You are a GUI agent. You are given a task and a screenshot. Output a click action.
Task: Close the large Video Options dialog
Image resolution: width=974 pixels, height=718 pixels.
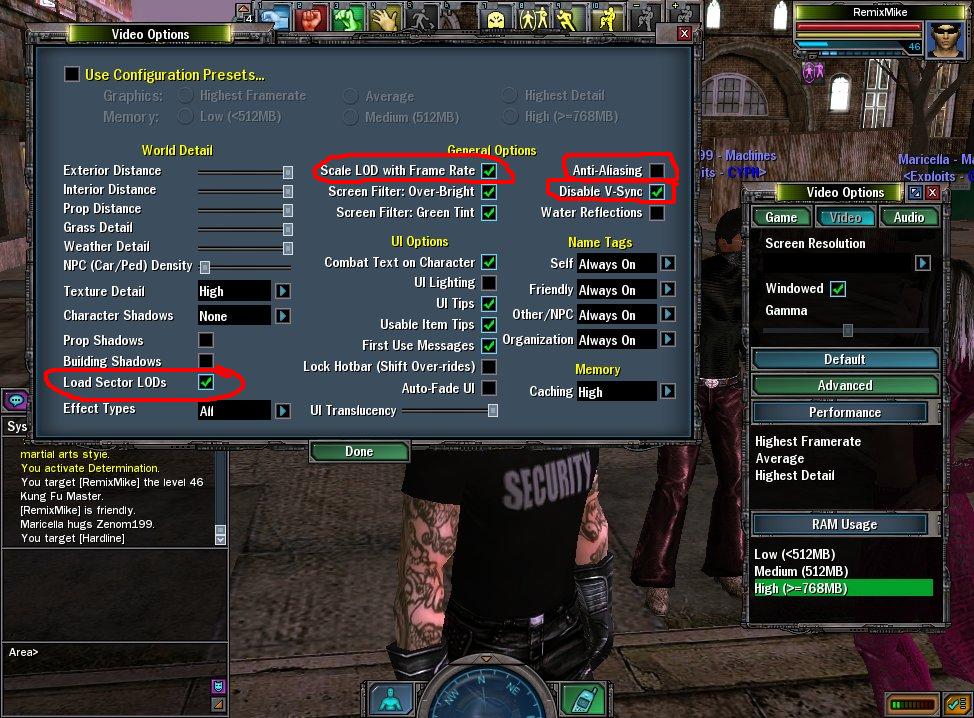pos(684,34)
